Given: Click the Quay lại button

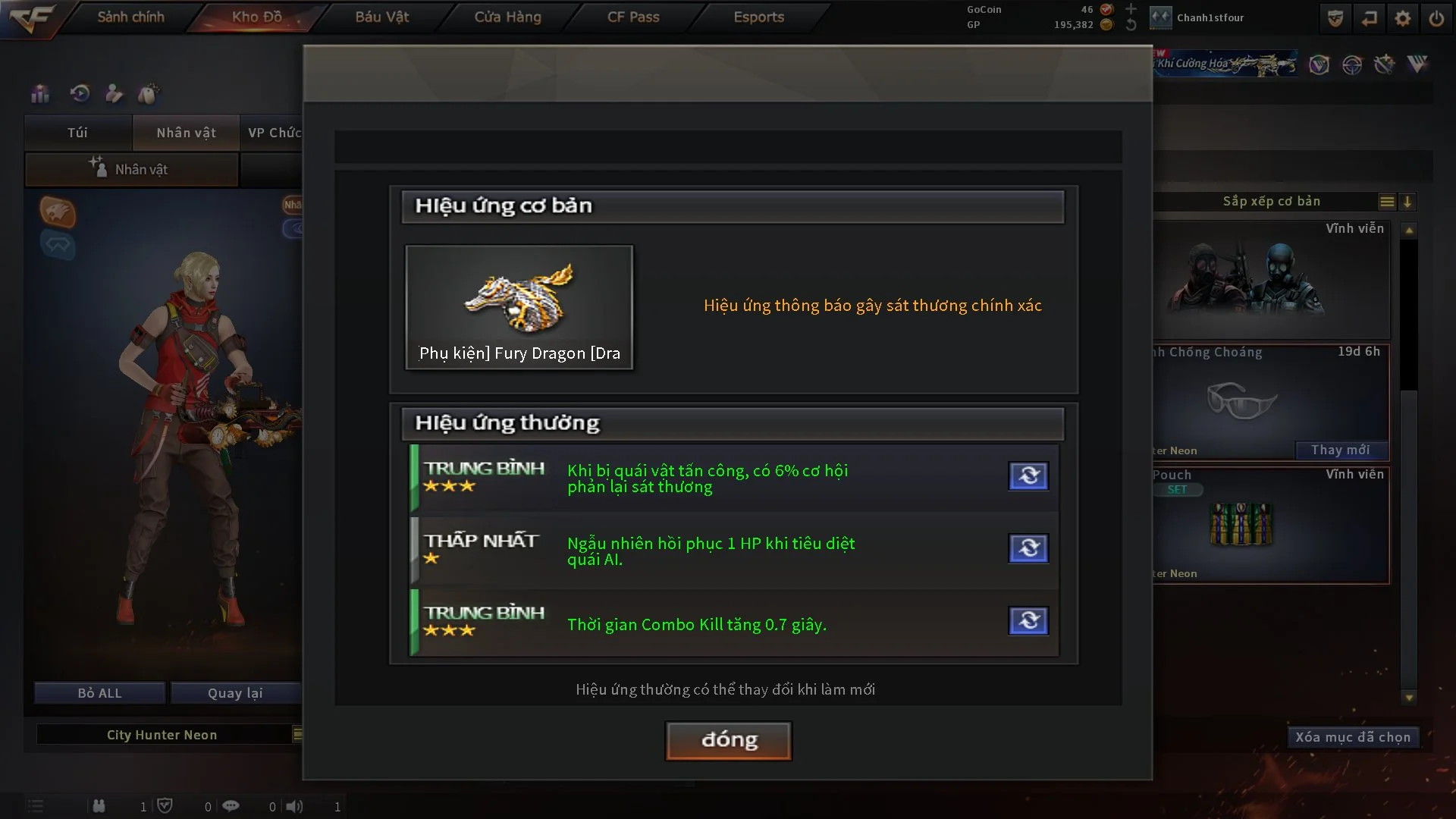Looking at the screenshot, I should click(235, 693).
